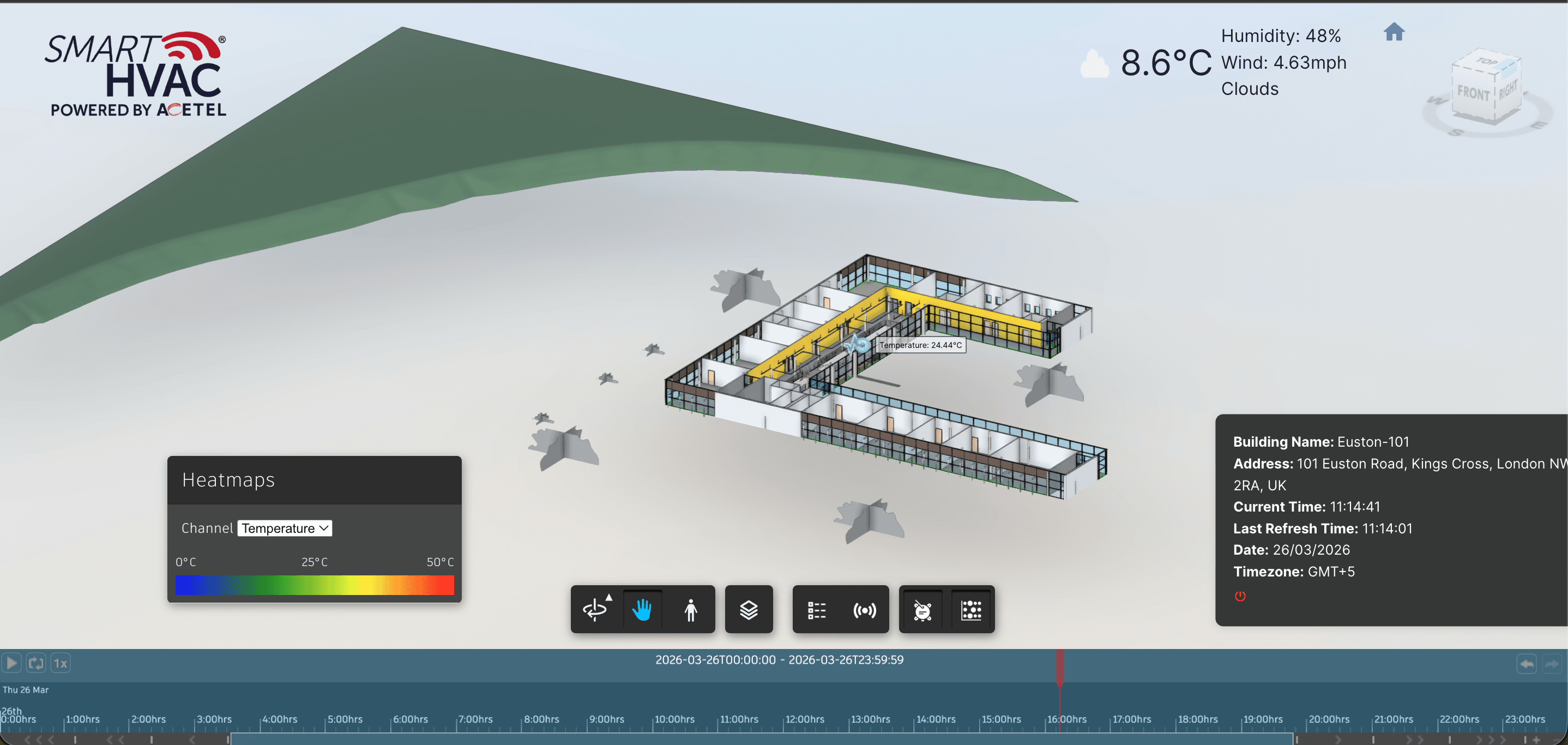This screenshot has height=745, width=1568.
Task: Click the temperature color gradient legend
Action: (314, 585)
